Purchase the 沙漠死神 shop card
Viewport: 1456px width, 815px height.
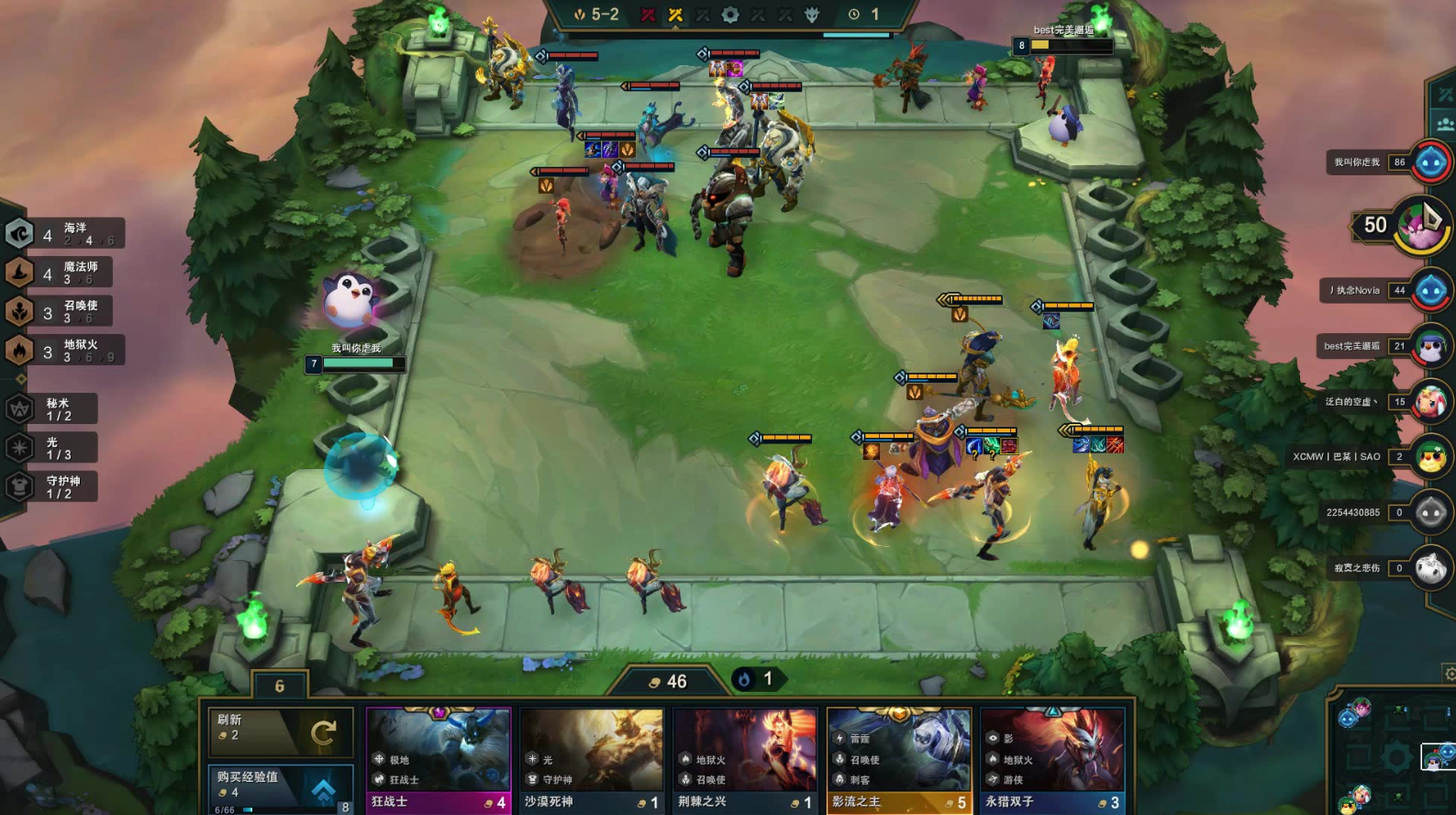tap(592, 761)
